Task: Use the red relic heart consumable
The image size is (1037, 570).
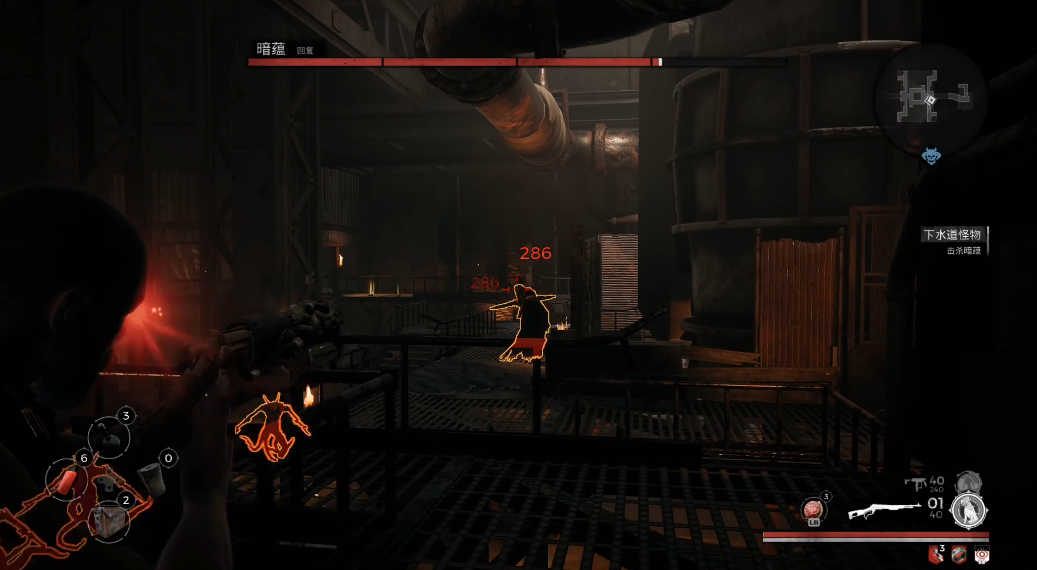Action: 814,511
